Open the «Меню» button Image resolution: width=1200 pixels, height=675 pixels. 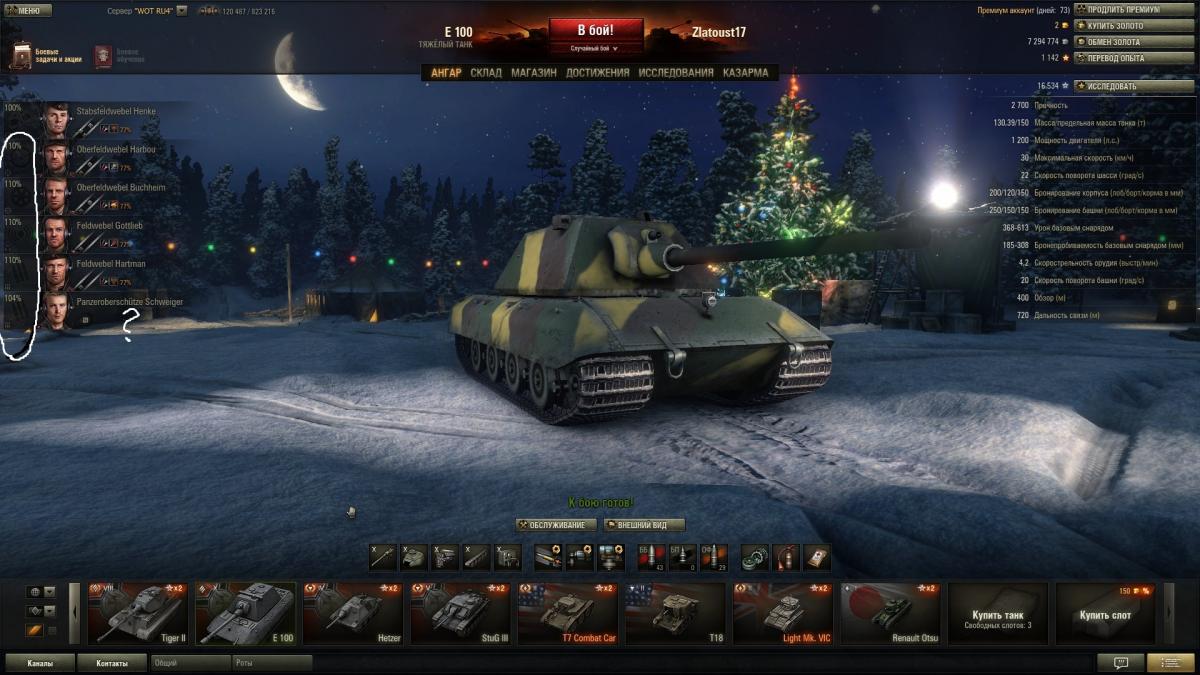click(28, 10)
